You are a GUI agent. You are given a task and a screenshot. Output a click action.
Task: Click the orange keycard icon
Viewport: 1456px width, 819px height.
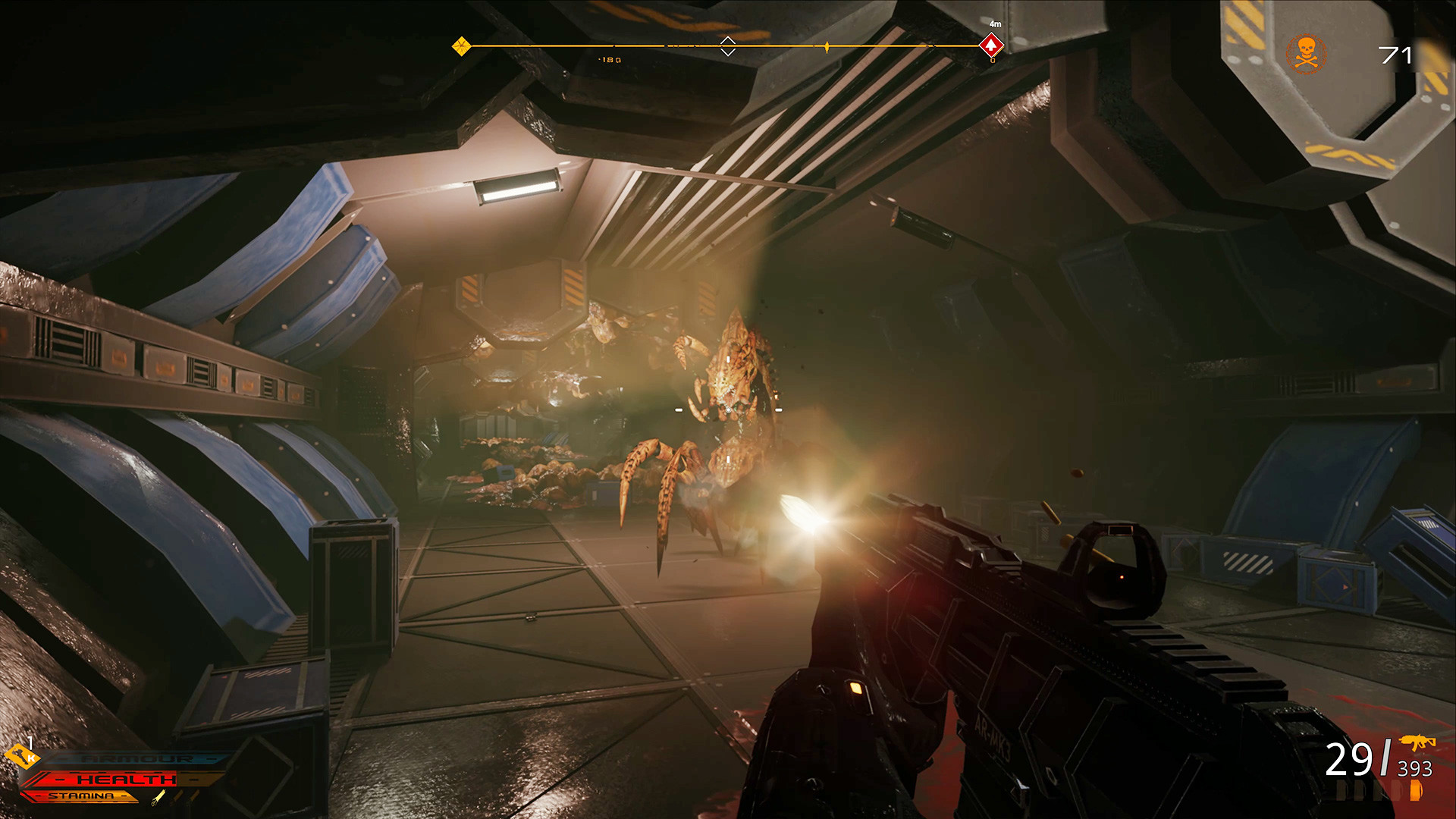tap(20, 755)
